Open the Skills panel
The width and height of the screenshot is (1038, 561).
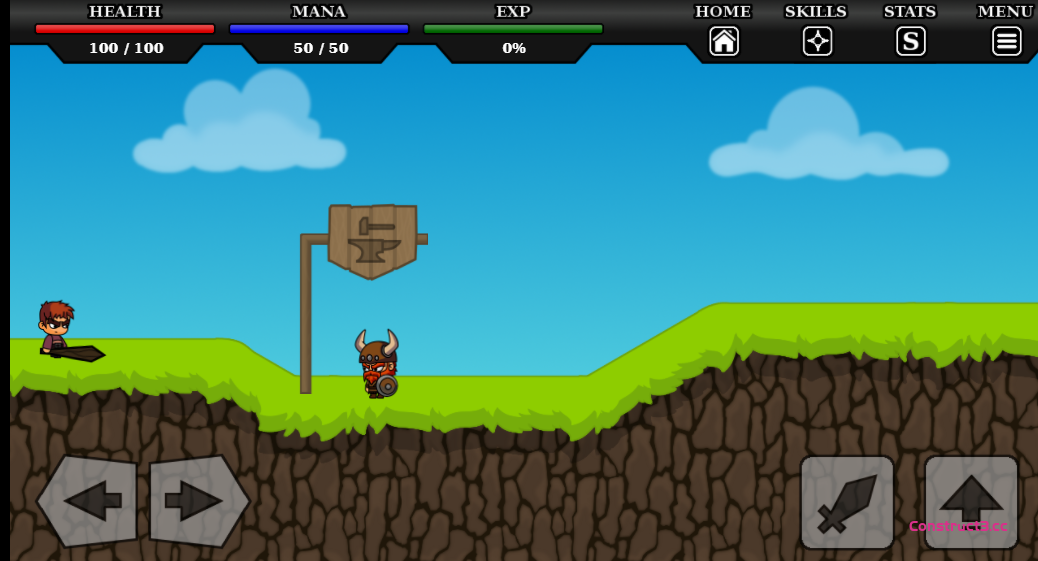tap(817, 41)
